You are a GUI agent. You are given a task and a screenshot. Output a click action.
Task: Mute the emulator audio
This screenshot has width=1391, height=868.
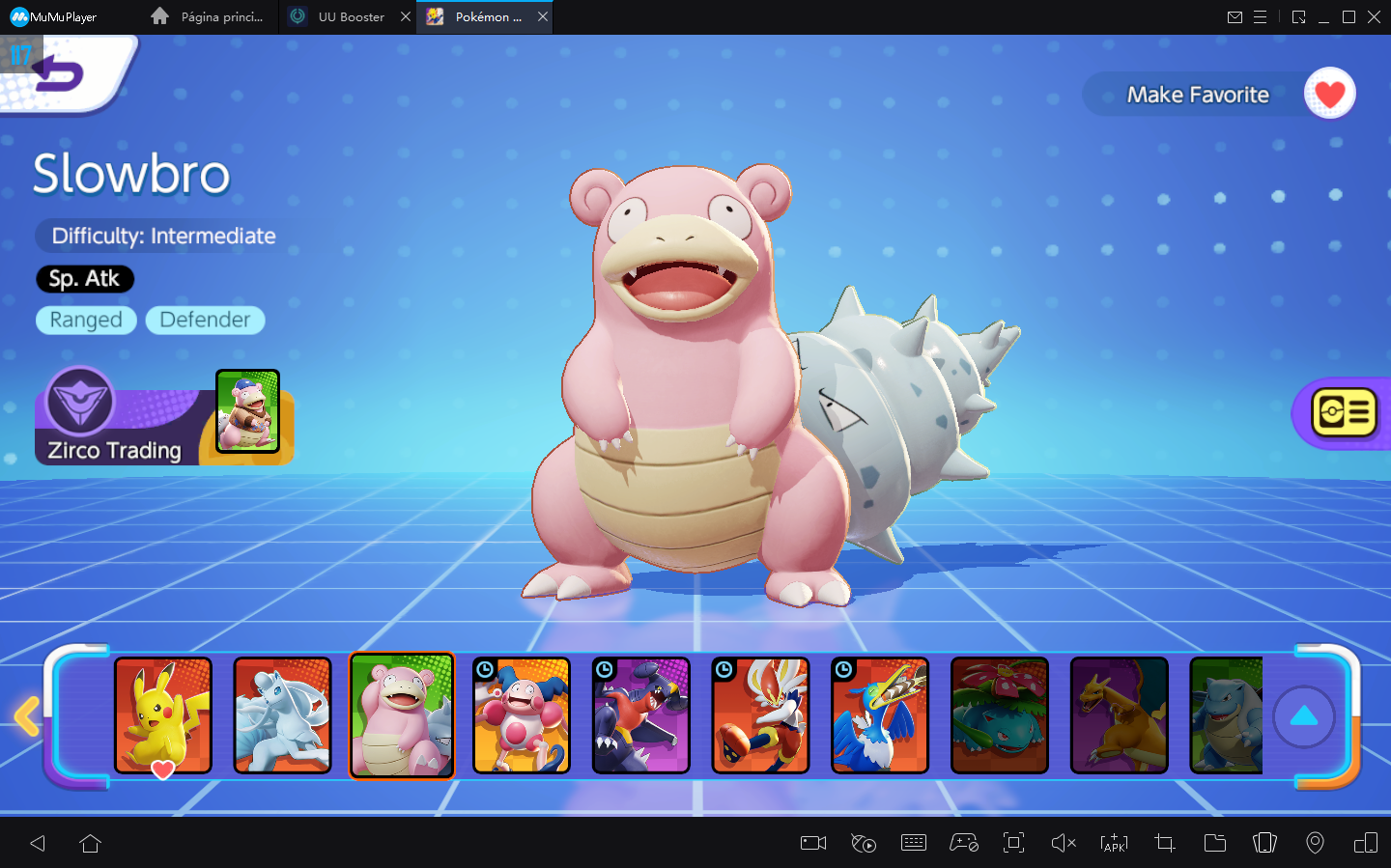pyautogui.click(x=1064, y=843)
